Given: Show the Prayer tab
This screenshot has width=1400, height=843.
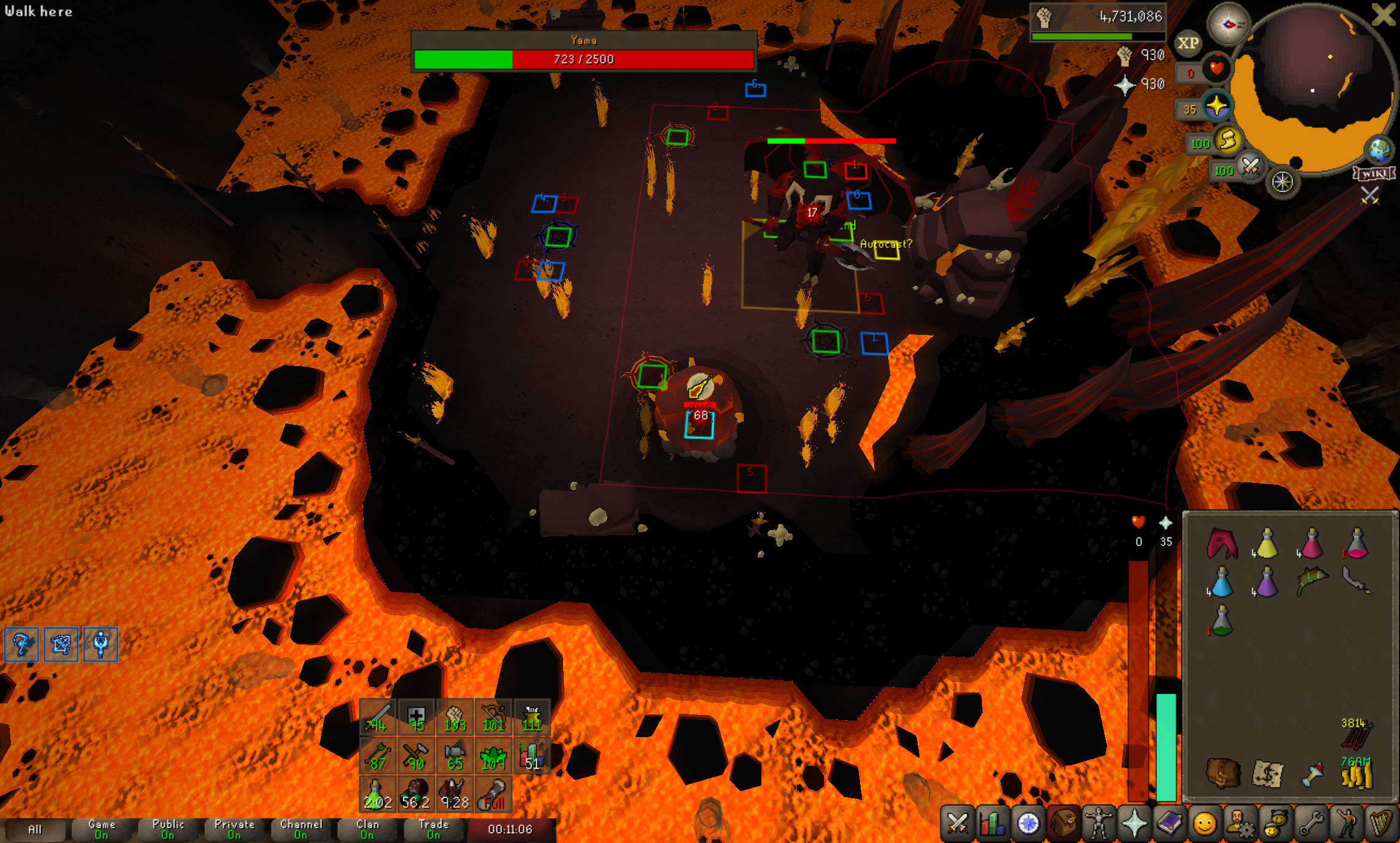Looking at the screenshot, I should click(1134, 823).
